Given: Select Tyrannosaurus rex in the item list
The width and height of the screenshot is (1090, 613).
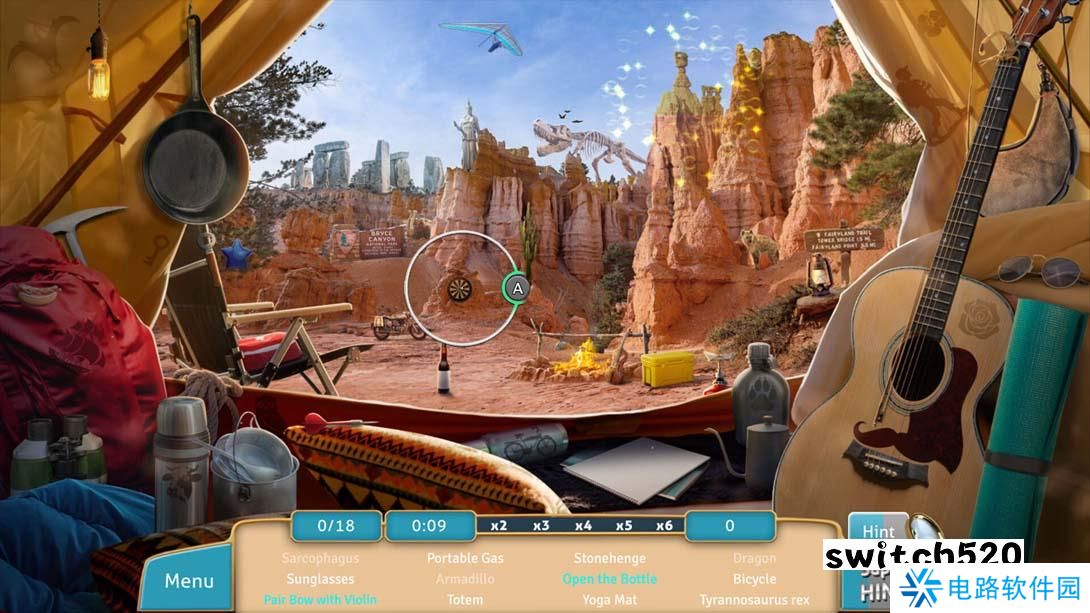Looking at the screenshot, I should click(754, 600).
